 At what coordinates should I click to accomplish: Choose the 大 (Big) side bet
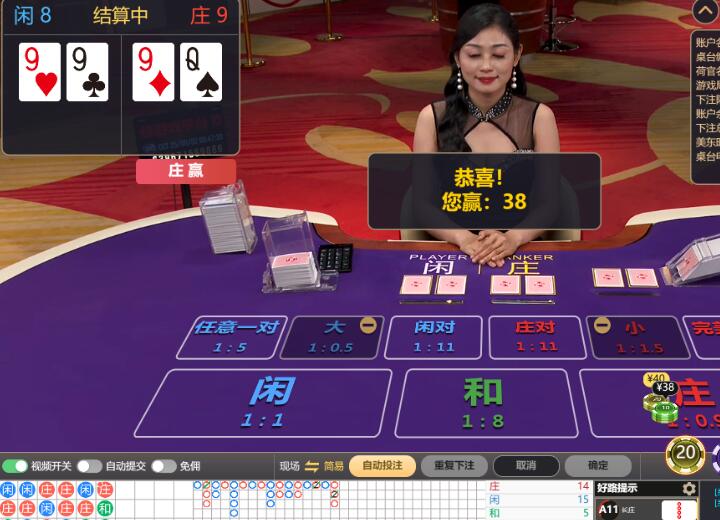333,337
